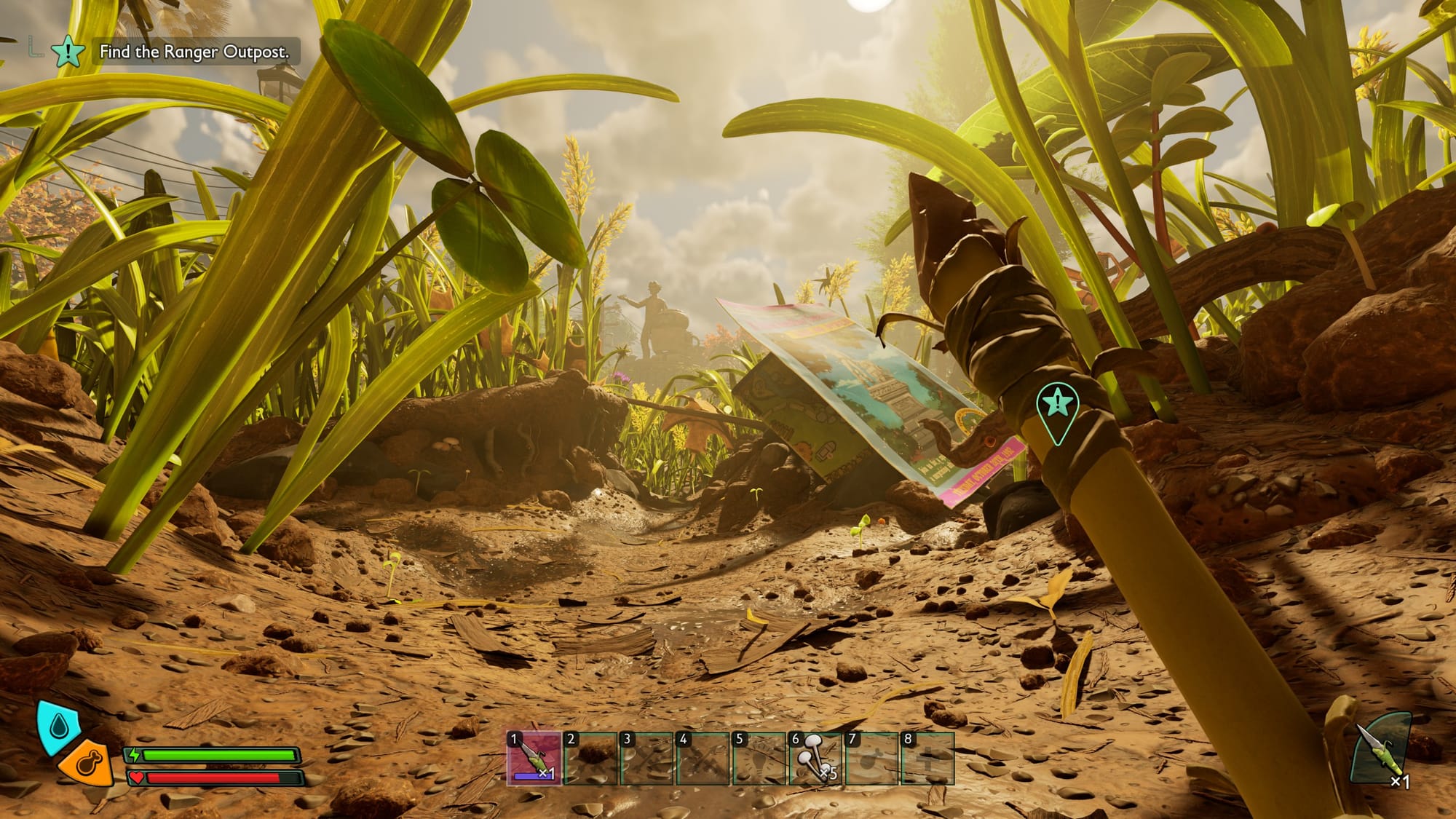Choose the empty light bulb hotbar slot 5
The height and width of the screenshot is (819, 1456).
pyautogui.click(x=759, y=759)
